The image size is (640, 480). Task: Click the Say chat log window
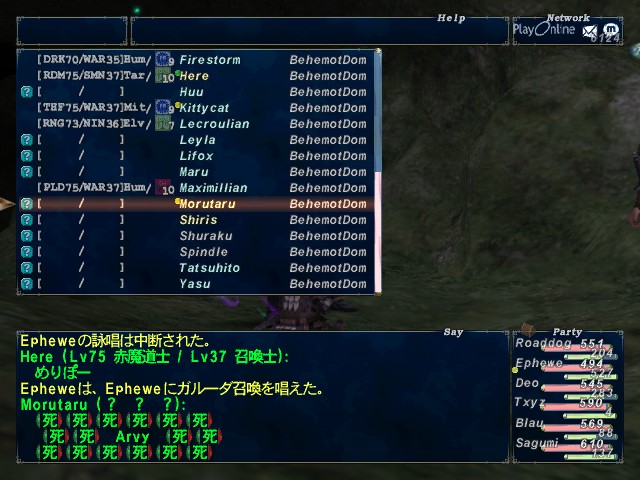click(x=260, y=400)
